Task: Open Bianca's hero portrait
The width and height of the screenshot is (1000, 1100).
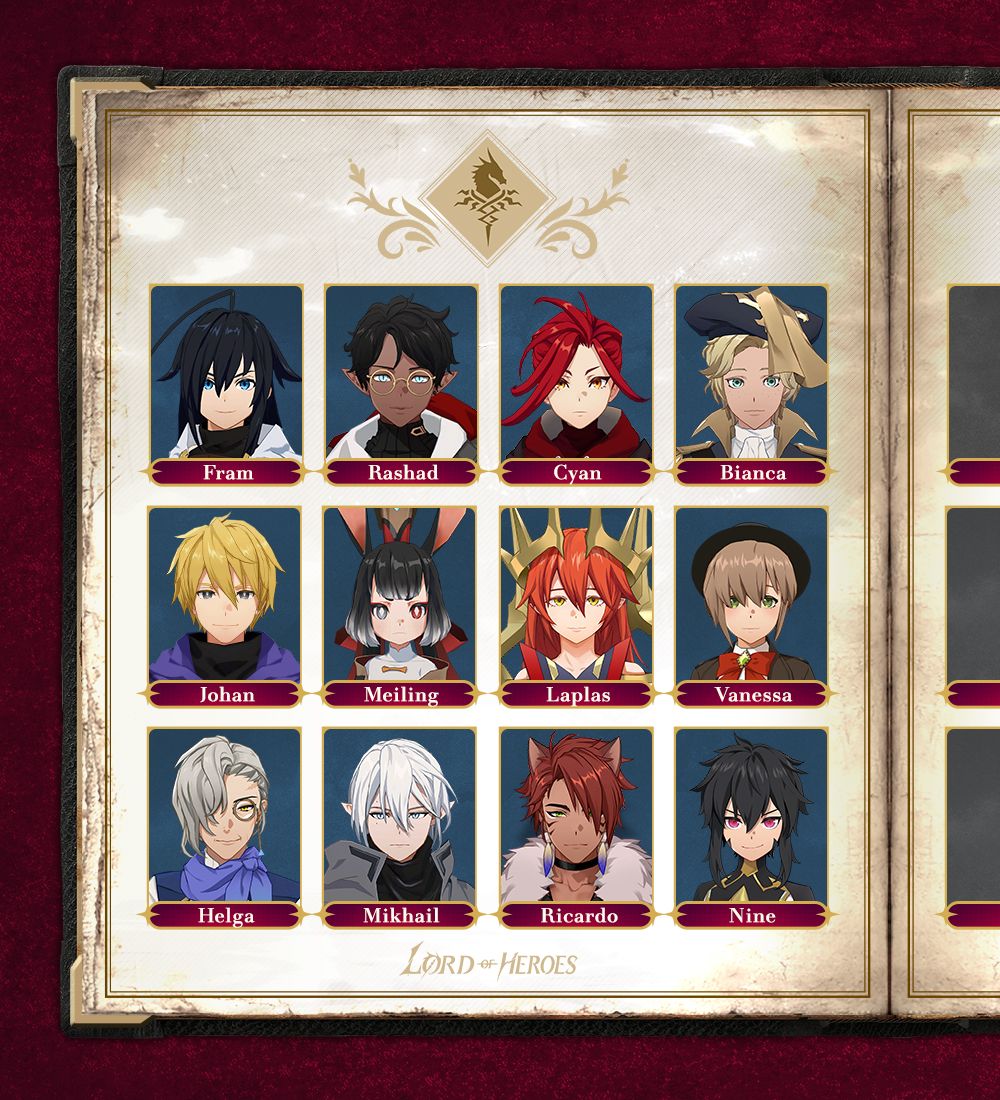Action: tap(752, 374)
